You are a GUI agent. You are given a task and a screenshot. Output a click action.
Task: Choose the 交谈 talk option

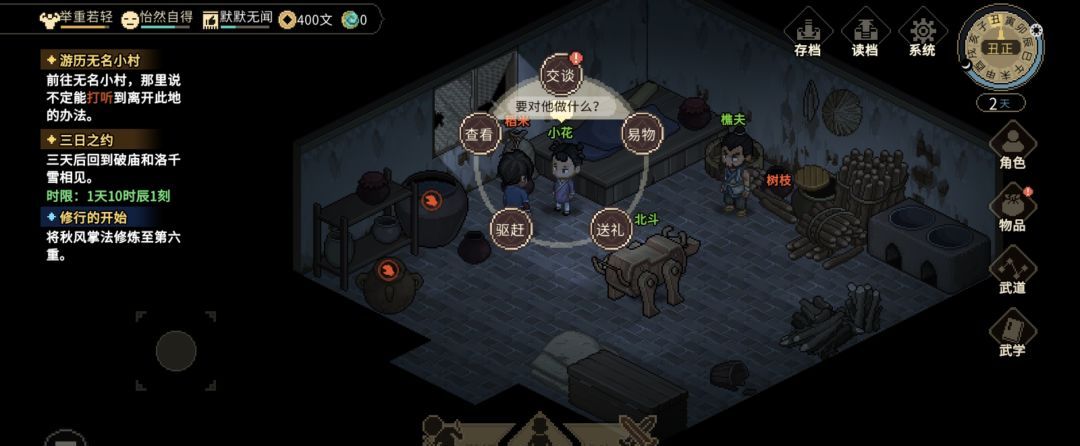click(560, 74)
